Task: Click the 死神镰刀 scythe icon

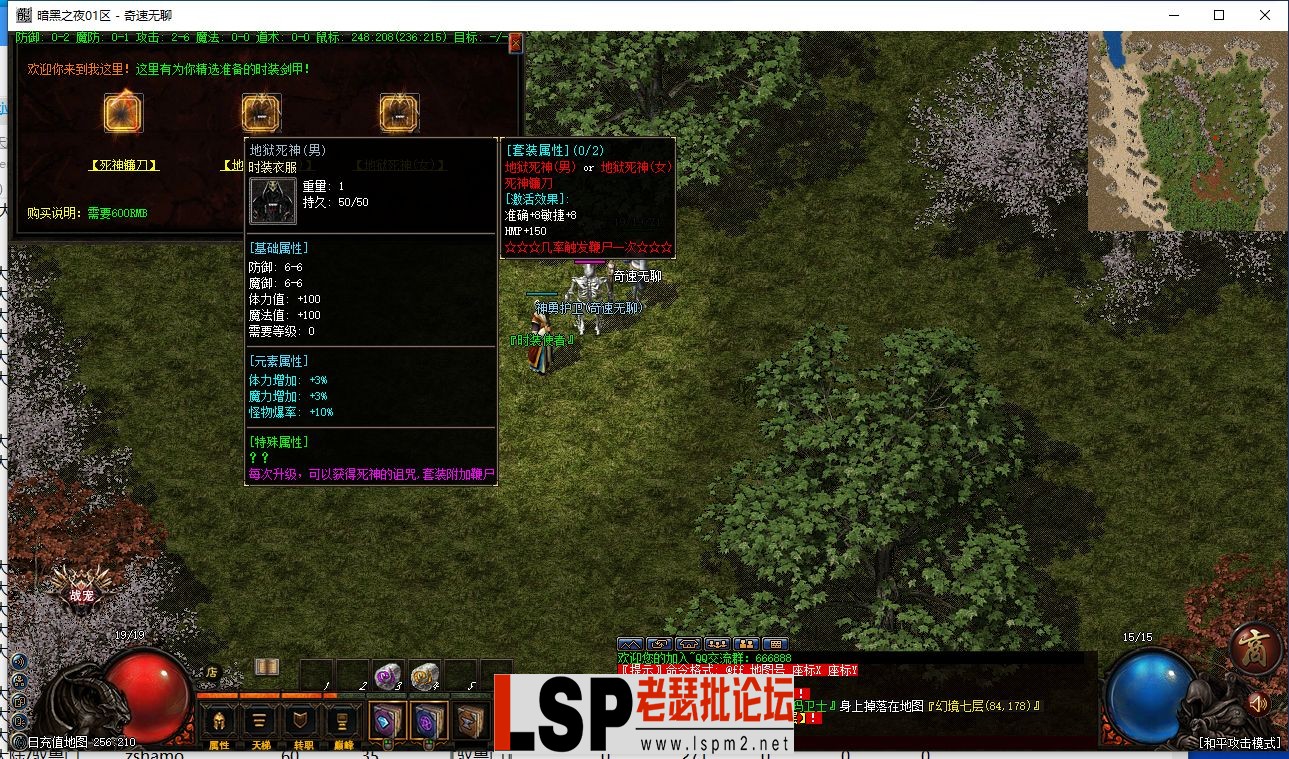Action: coord(124,113)
